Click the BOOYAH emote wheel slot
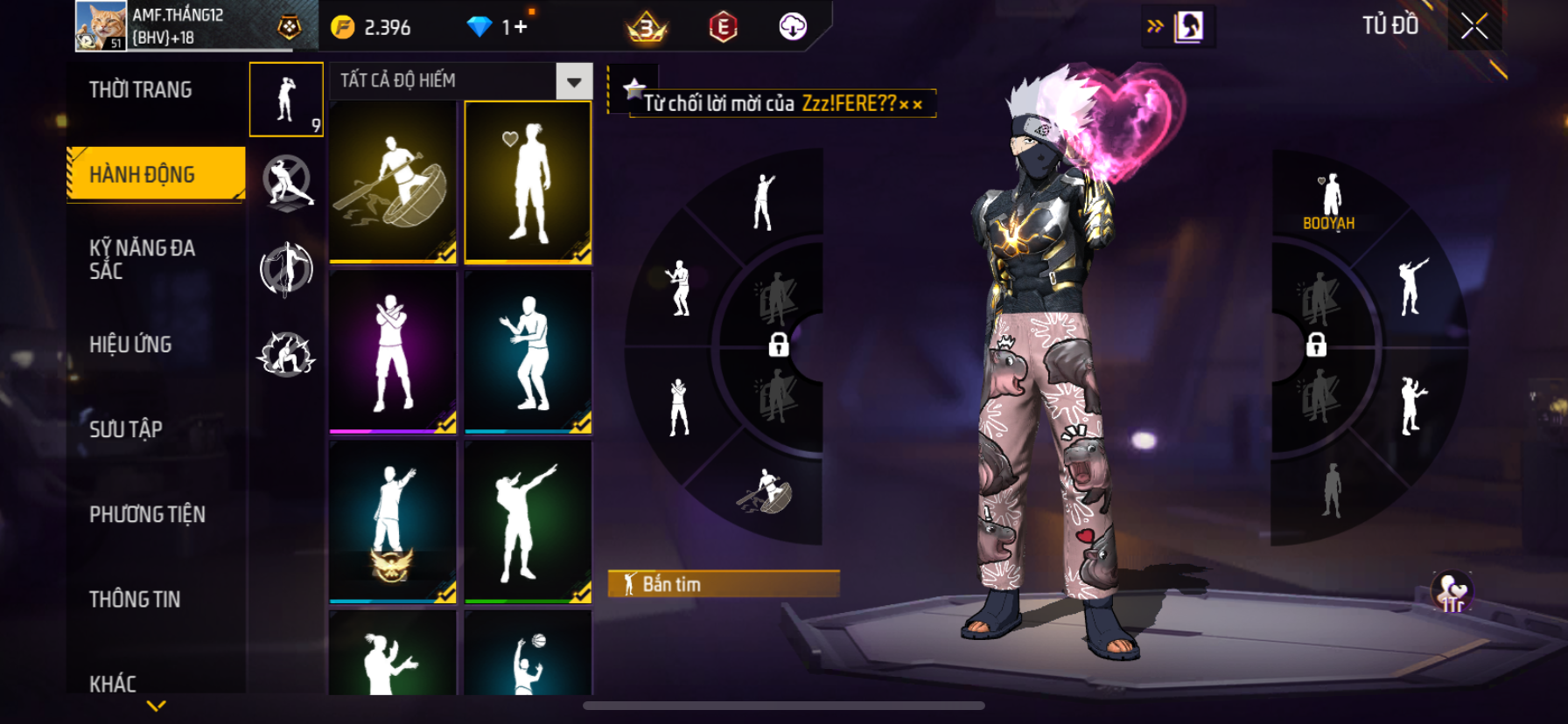Screen dimensions: 1568x724 pyautogui.click(x=1329, y=201)
